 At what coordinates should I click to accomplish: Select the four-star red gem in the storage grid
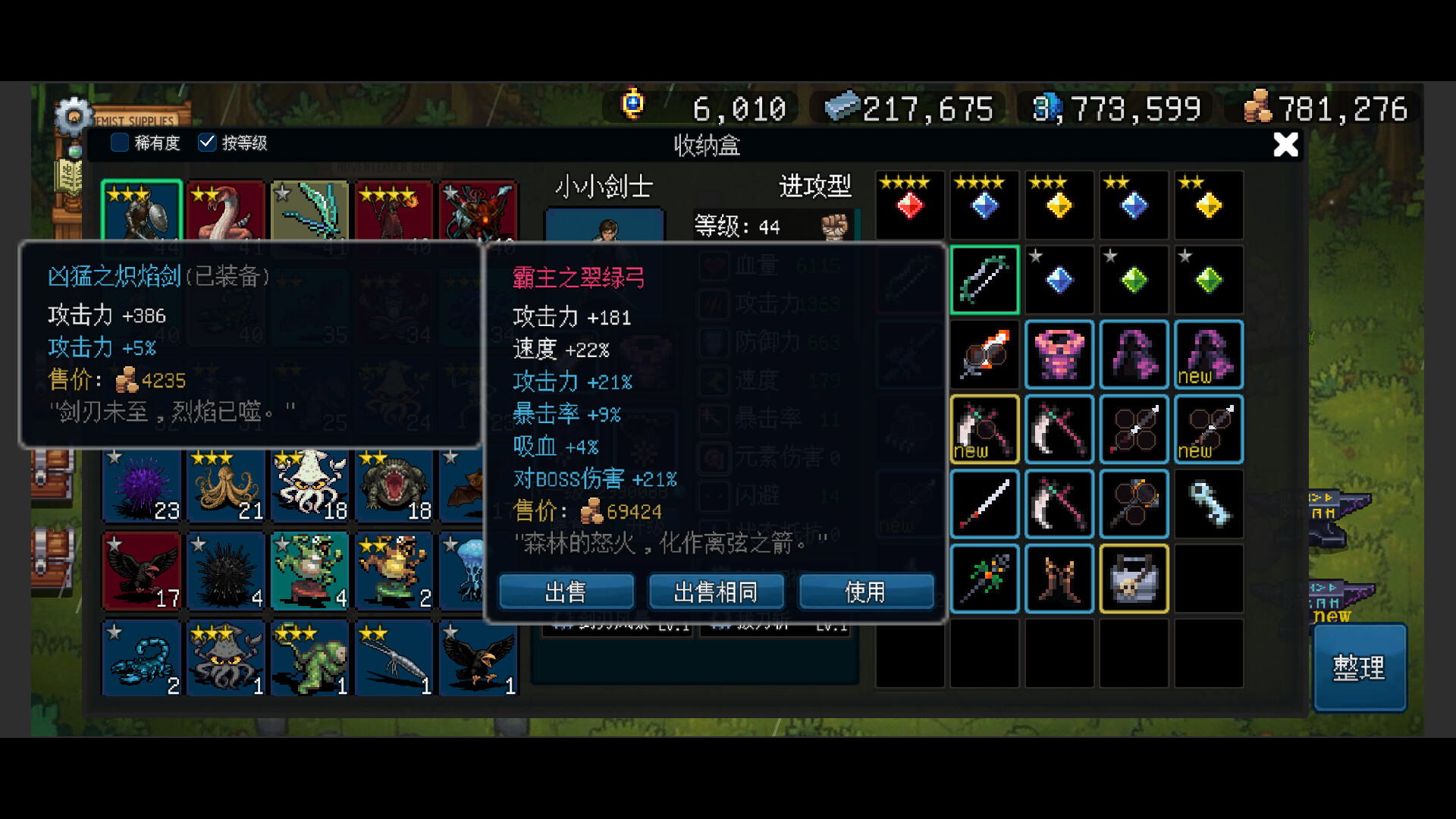point(909,205)
